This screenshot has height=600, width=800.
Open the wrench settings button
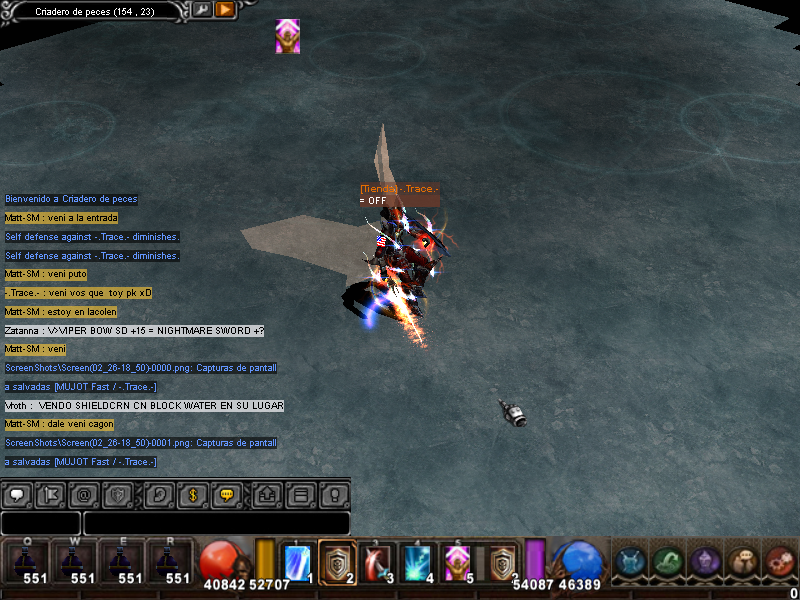click(202, 10)
